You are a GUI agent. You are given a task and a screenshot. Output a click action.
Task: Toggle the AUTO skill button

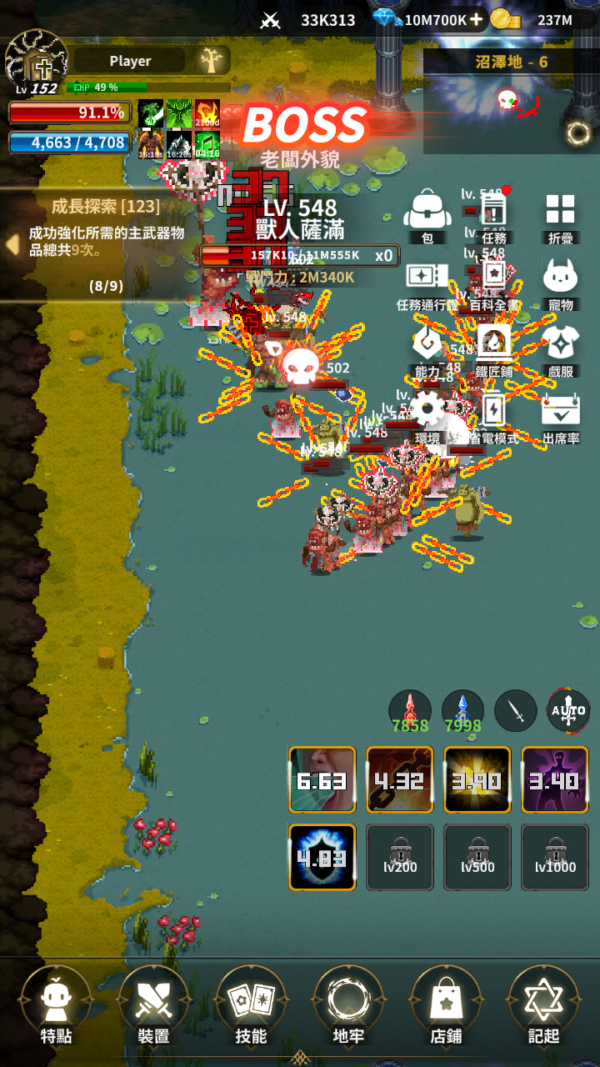pos(568,711)
